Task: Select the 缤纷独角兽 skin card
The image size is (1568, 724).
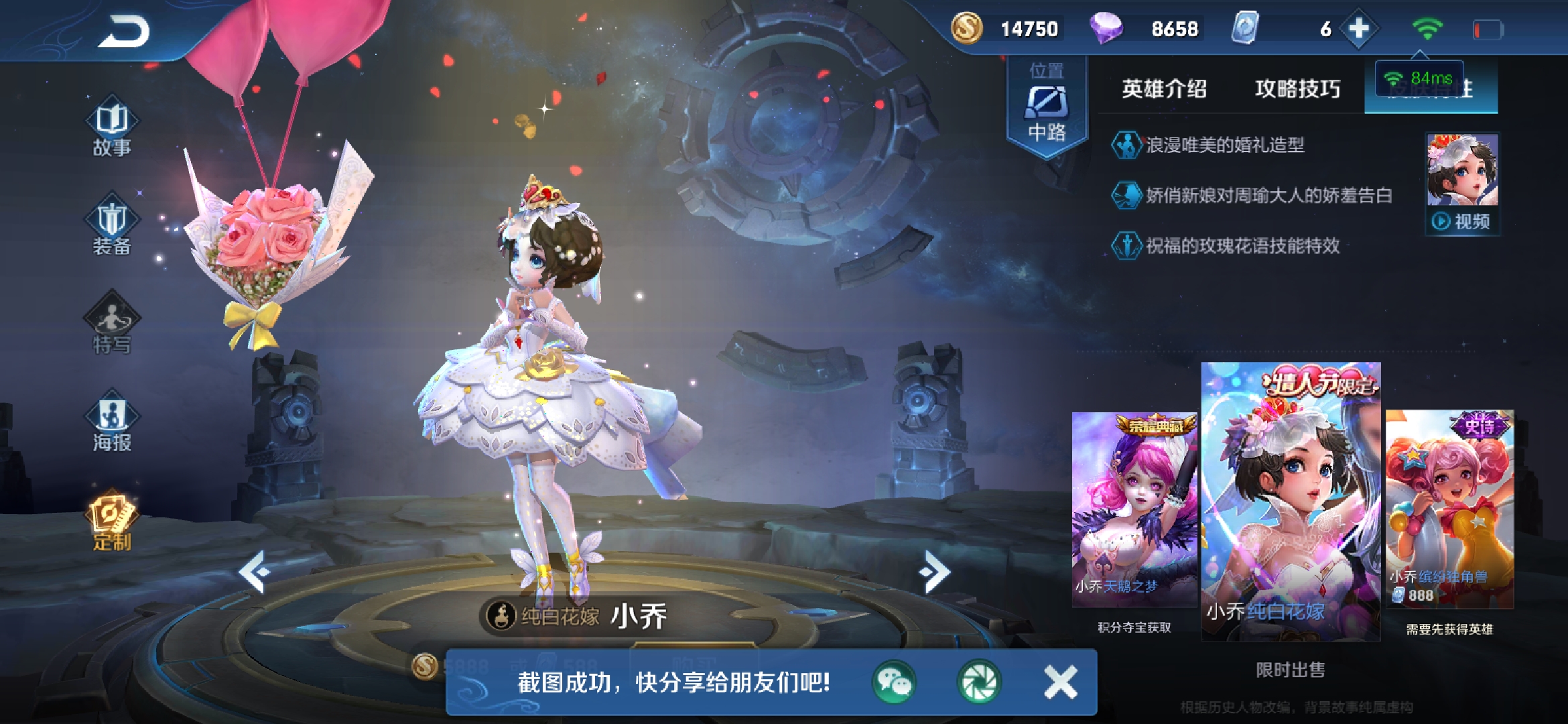Action: [1449, 509]
